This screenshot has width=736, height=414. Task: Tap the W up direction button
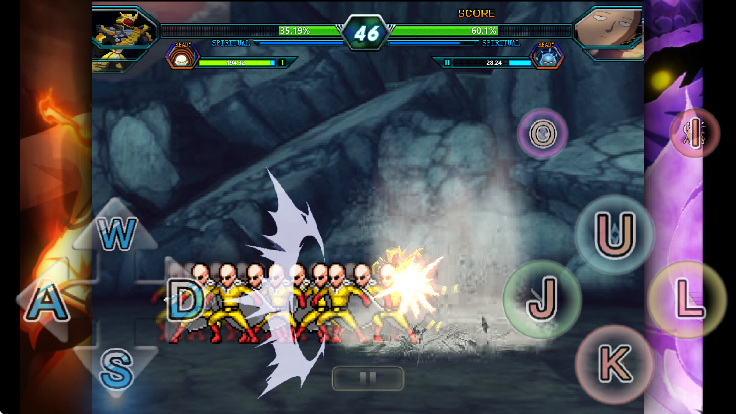tap(117, 236)
